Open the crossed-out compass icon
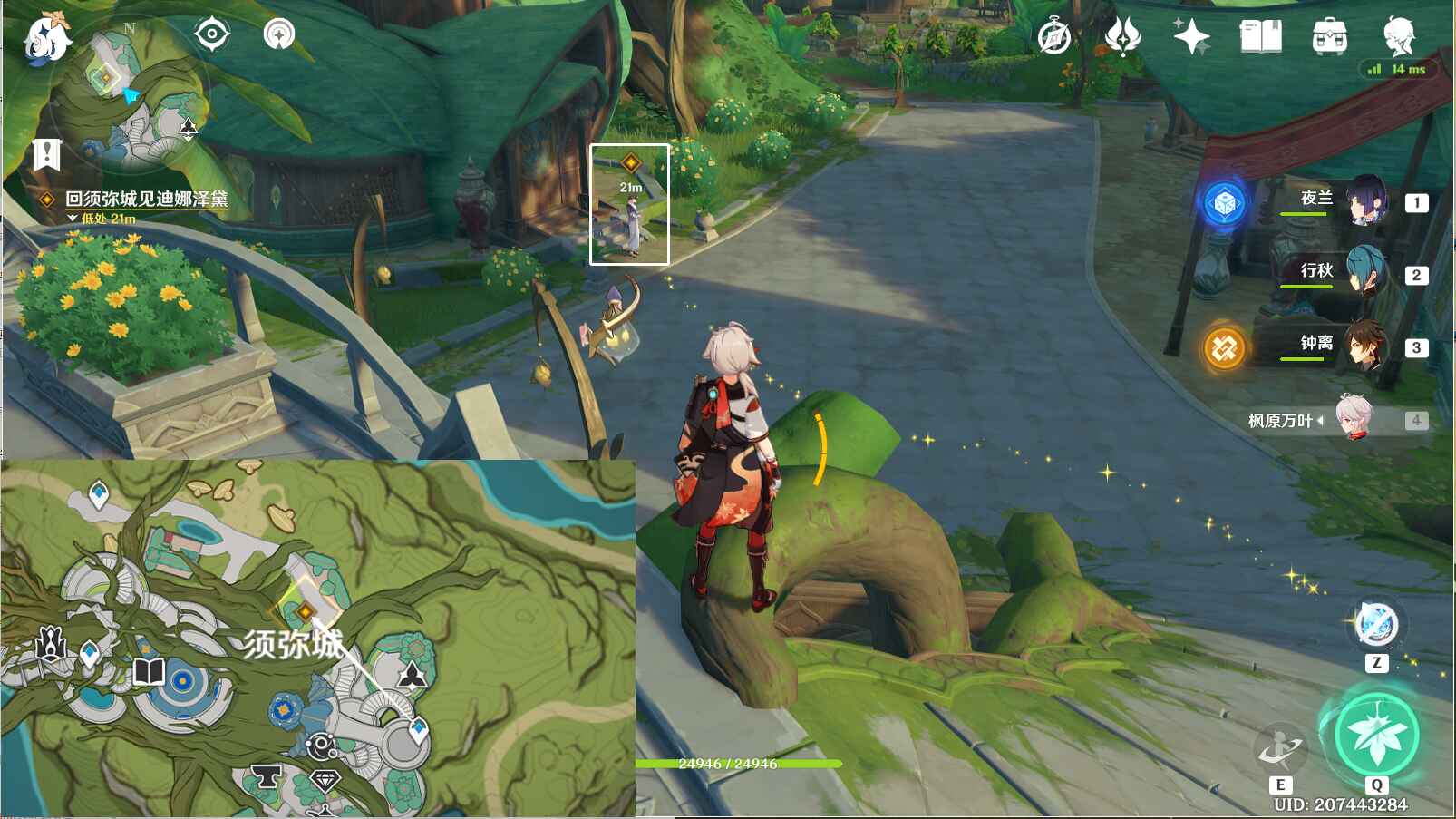The image size is (1456, 819). point(1053,37)
